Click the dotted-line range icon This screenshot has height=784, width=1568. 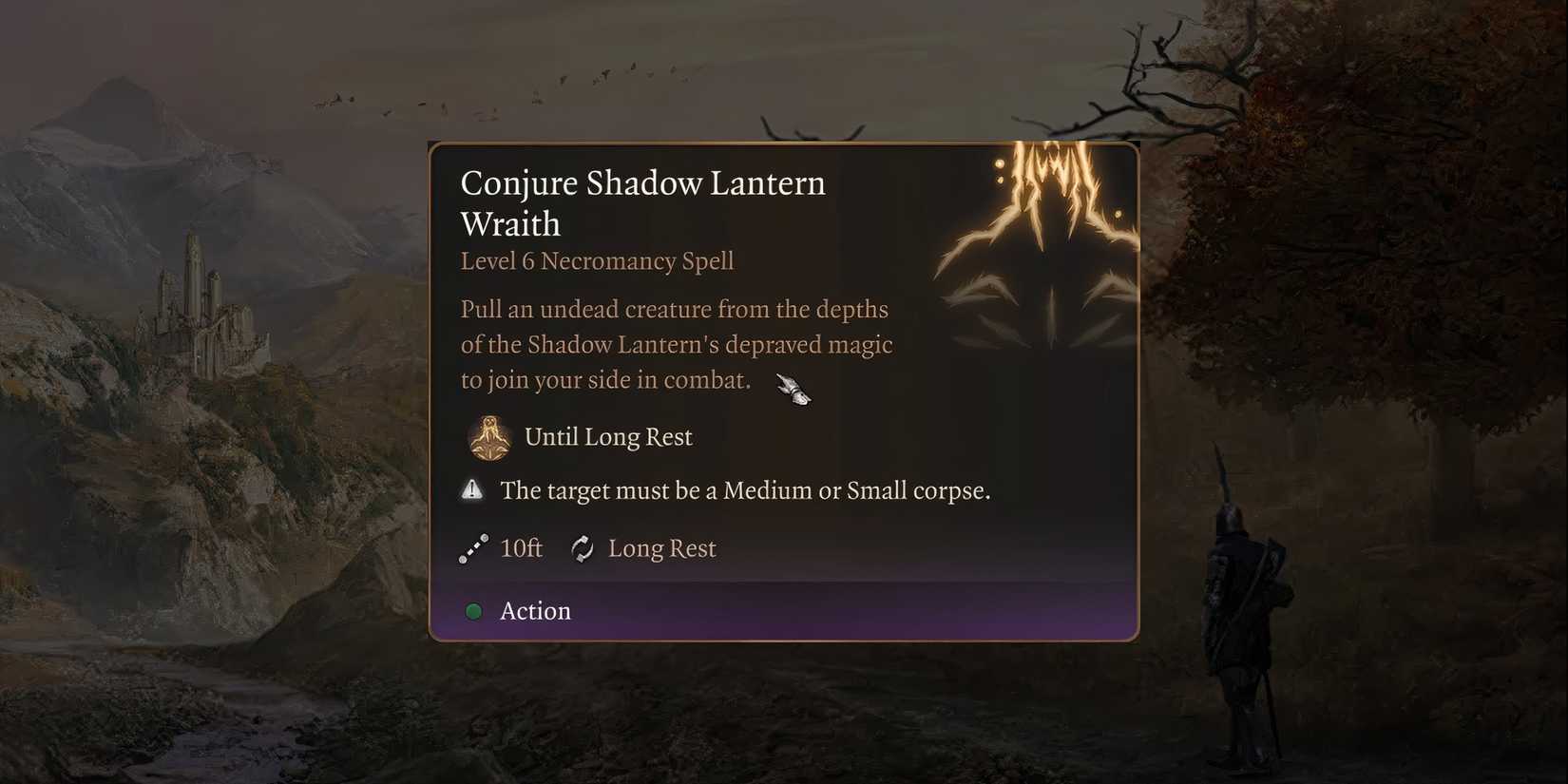tap(474, 548)
